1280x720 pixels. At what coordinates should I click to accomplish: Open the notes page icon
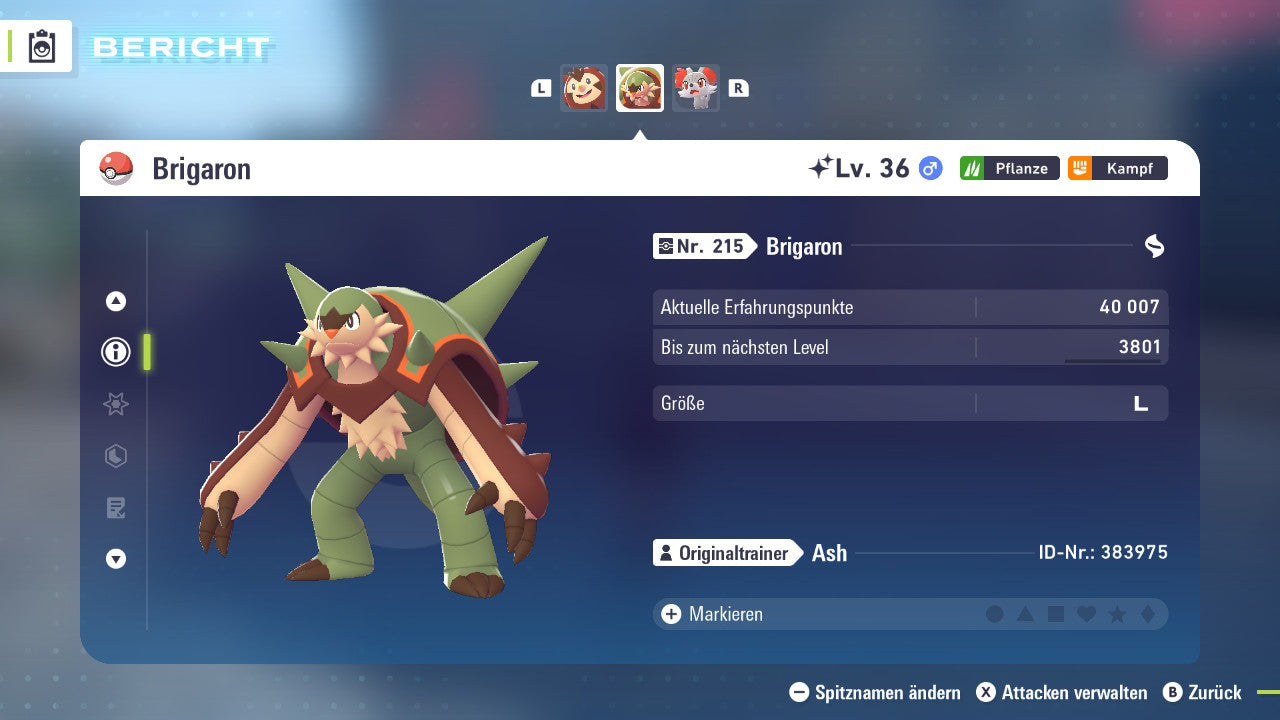(x=116, y=508)
